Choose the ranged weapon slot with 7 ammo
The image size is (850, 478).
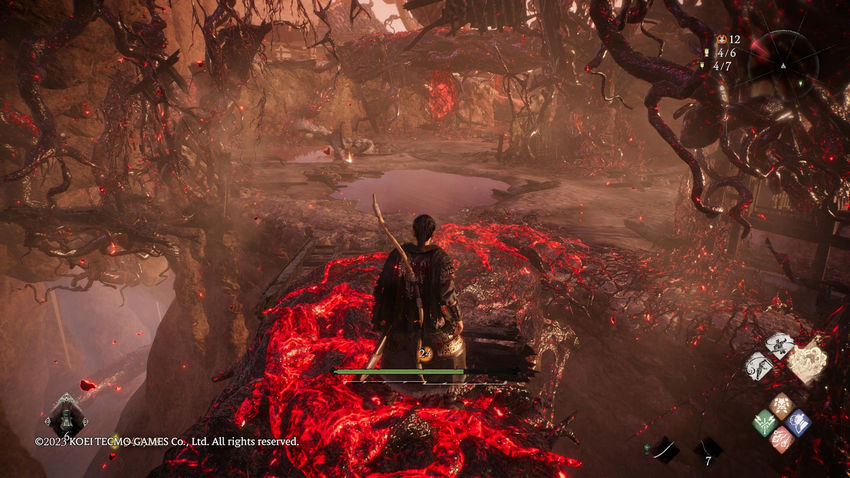708,451
